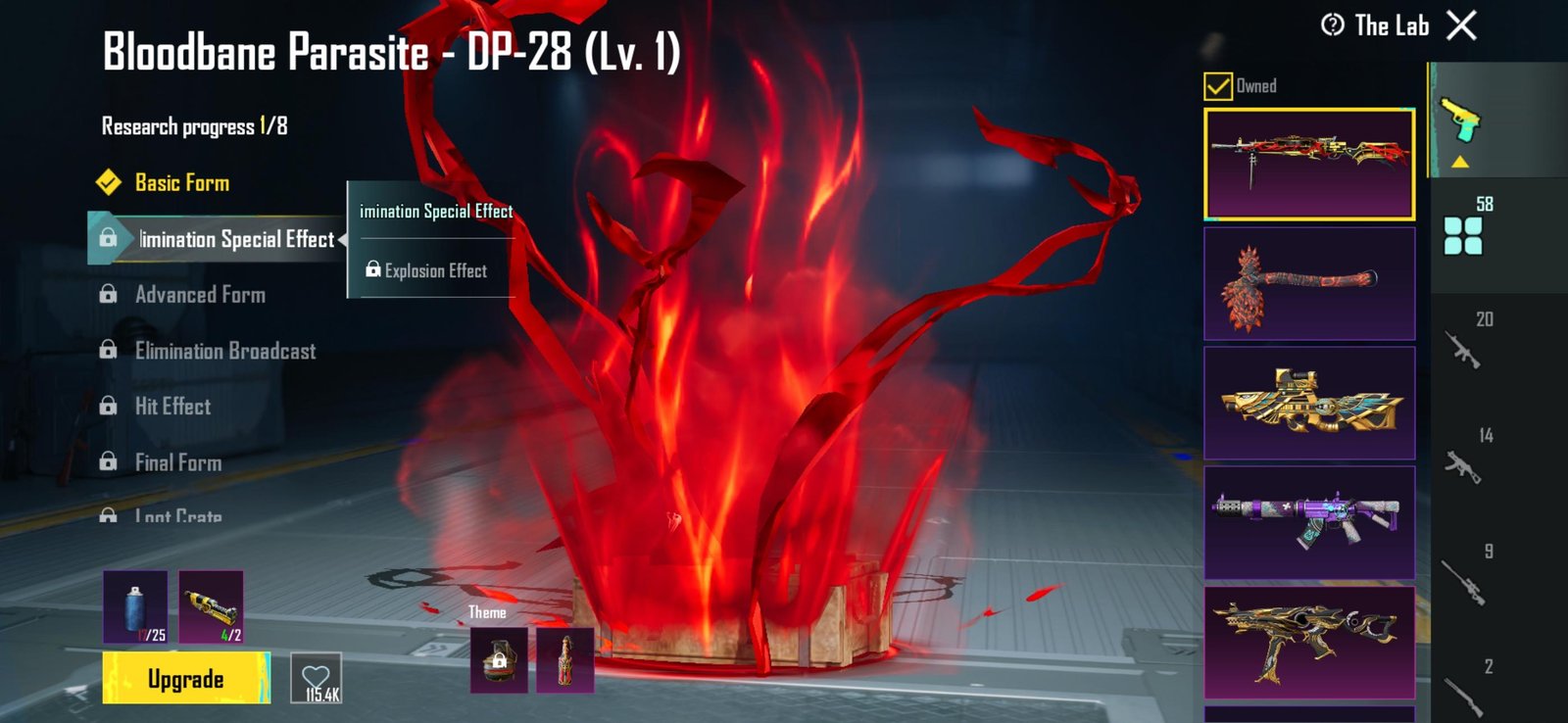The width and height of the screenshot is (1568, 723).
Task: Select the grenade theme icon
Action: [499, 660]
